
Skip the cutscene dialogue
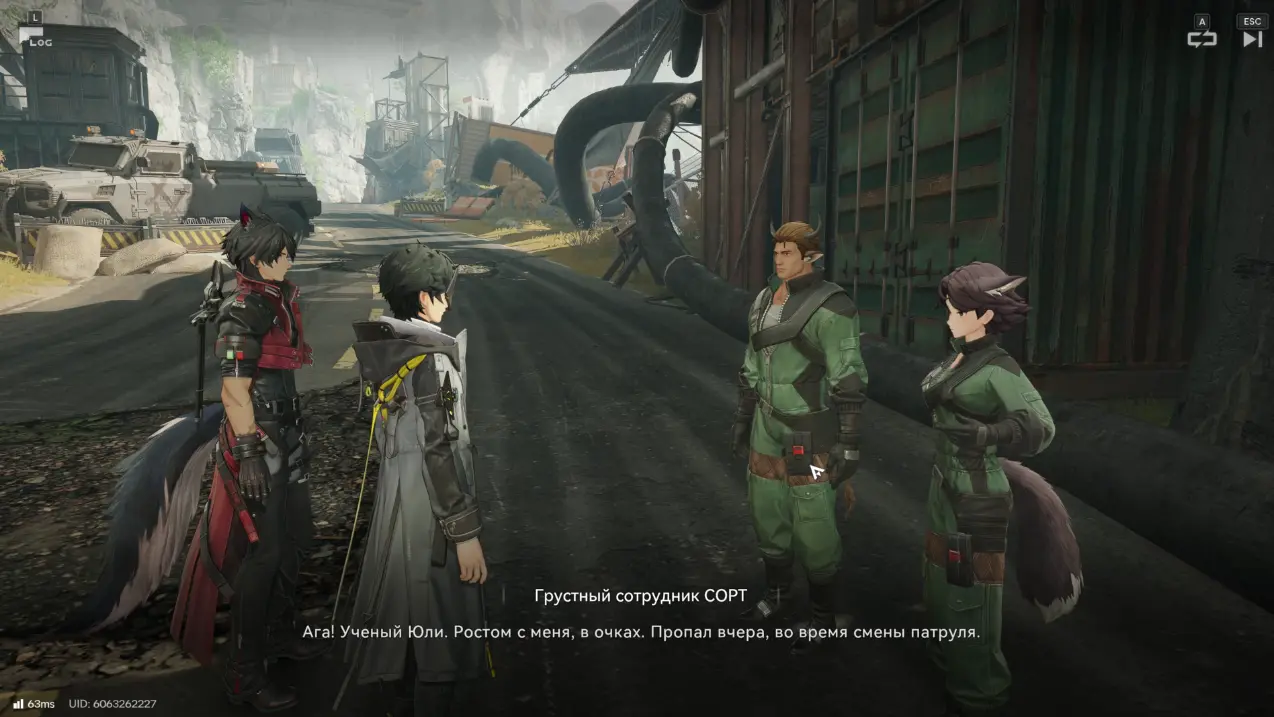click(x=1252, y=39)
